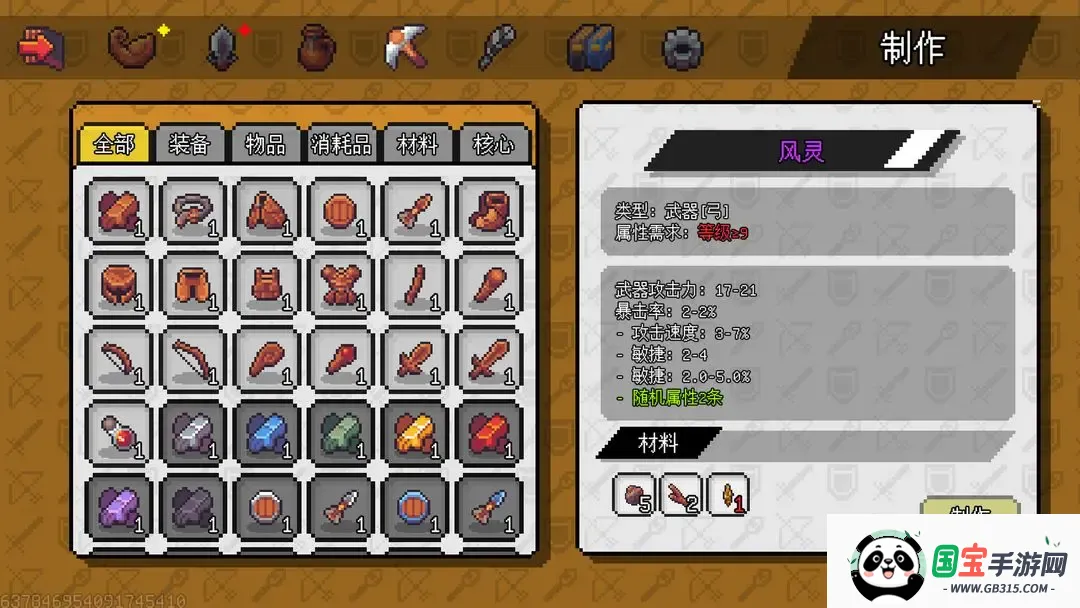Viewport: 1080px width, 608px height.
Task: Select the green ingot recipe slot
Action: [x=341, y=434]
